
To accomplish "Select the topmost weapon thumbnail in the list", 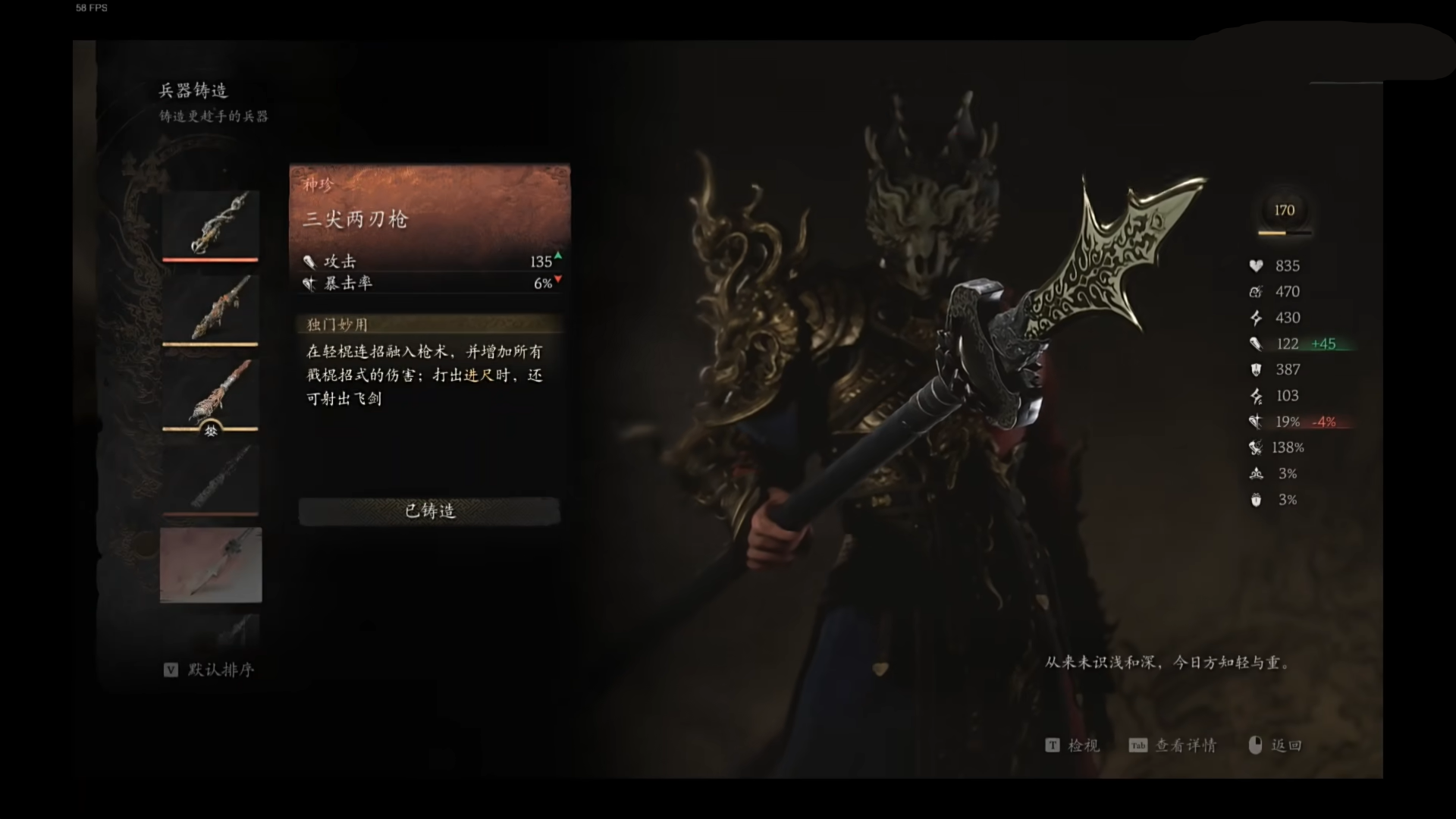I will pos(210,224).
